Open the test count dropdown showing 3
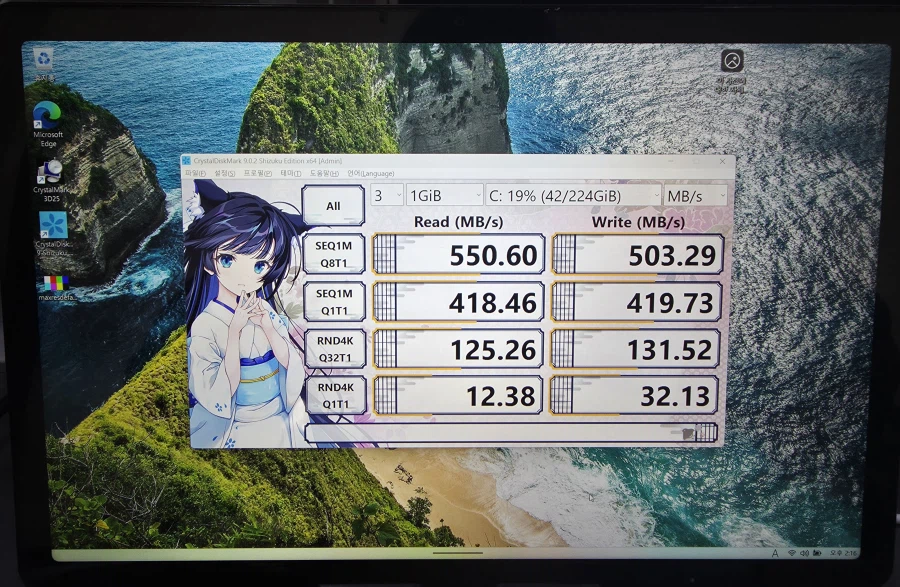Screen dimensions: 900x587 click(387, 195)
